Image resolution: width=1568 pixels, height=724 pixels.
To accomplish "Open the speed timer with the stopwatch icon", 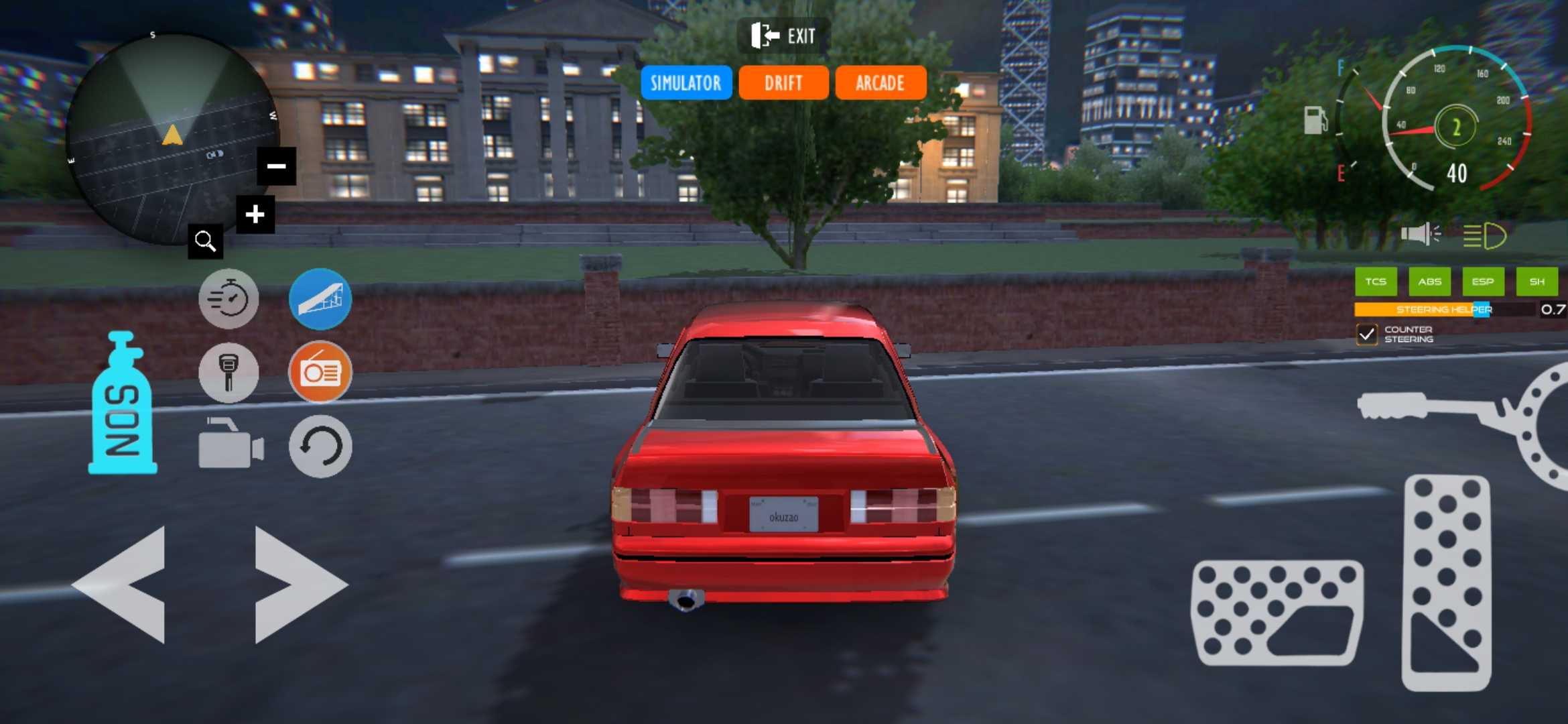I will pos(229,300).
